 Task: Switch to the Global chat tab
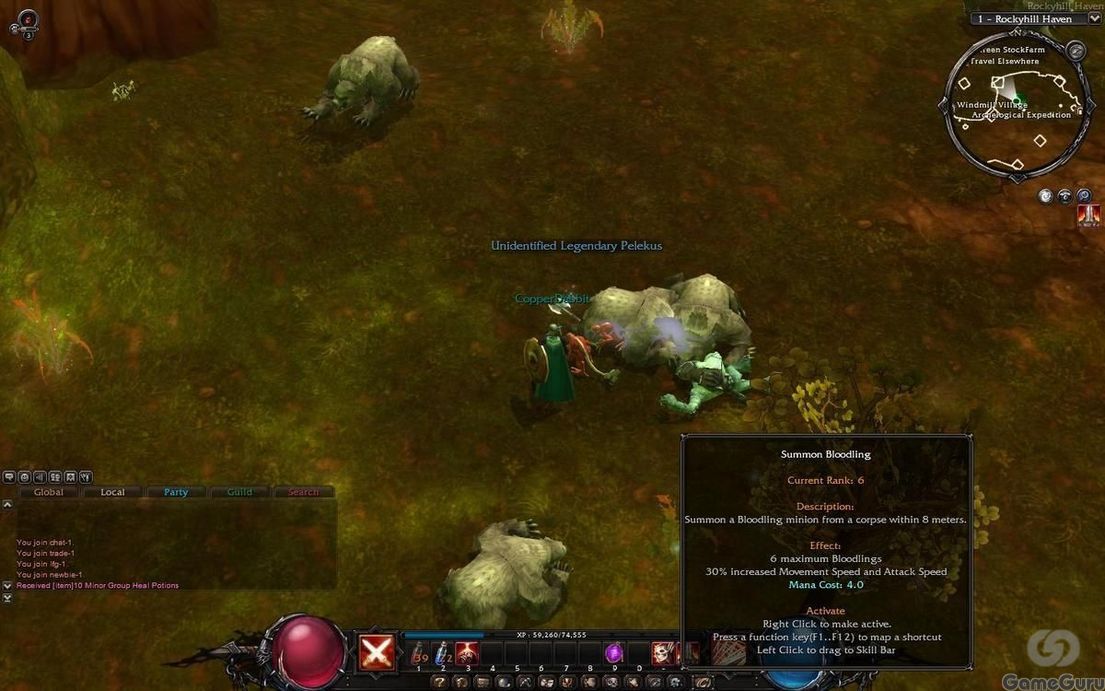tap(48, 492)
